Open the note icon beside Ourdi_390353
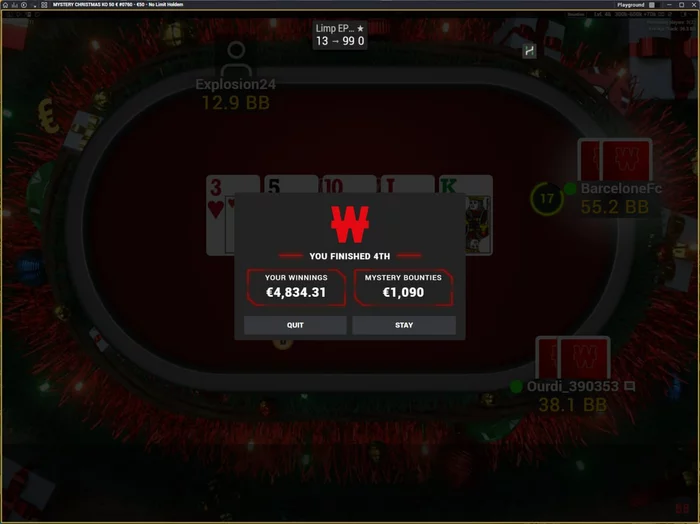The height and width of the screenshot is (524, 700). click(630, 386)
